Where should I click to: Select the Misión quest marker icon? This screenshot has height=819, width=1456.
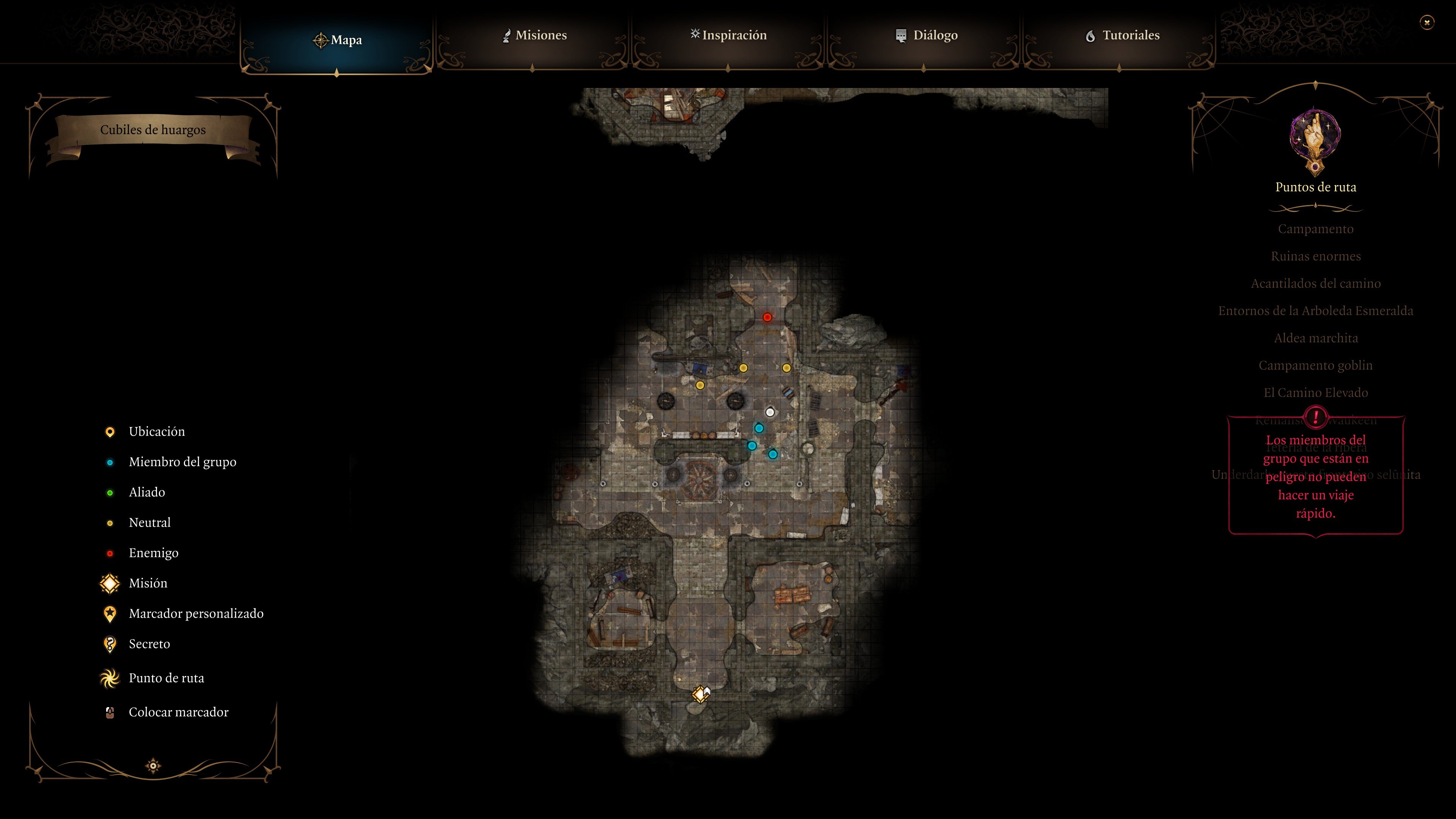pos(110,583)
